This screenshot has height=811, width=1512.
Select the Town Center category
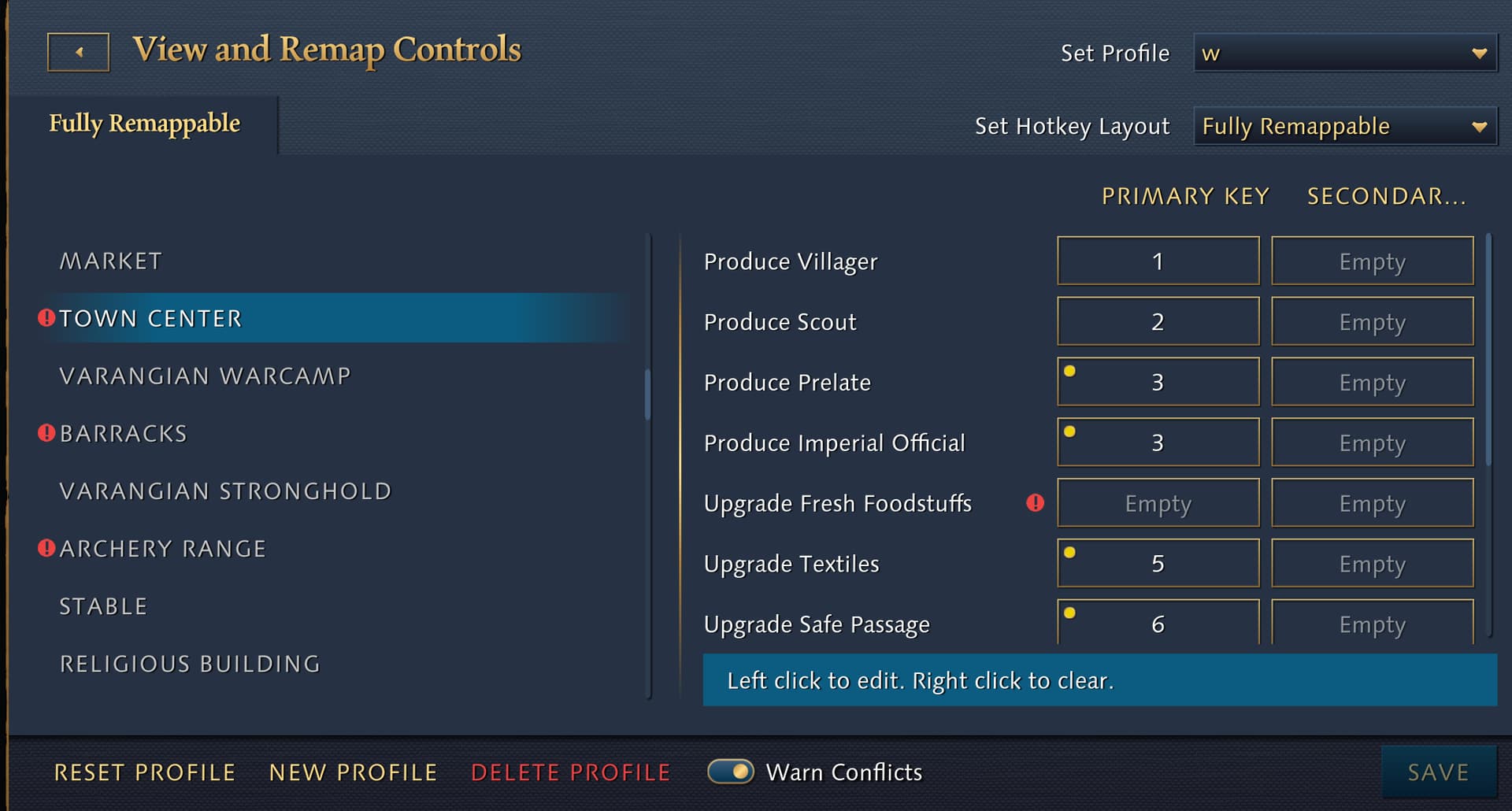pyautogui.click(x=151, y=319)
